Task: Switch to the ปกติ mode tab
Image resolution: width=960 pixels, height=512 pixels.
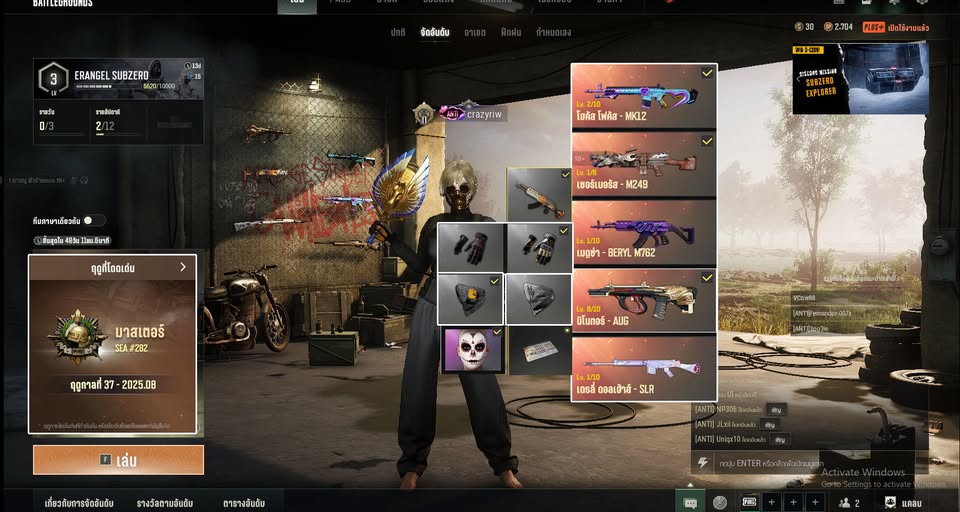Action: tap(398, 33)
